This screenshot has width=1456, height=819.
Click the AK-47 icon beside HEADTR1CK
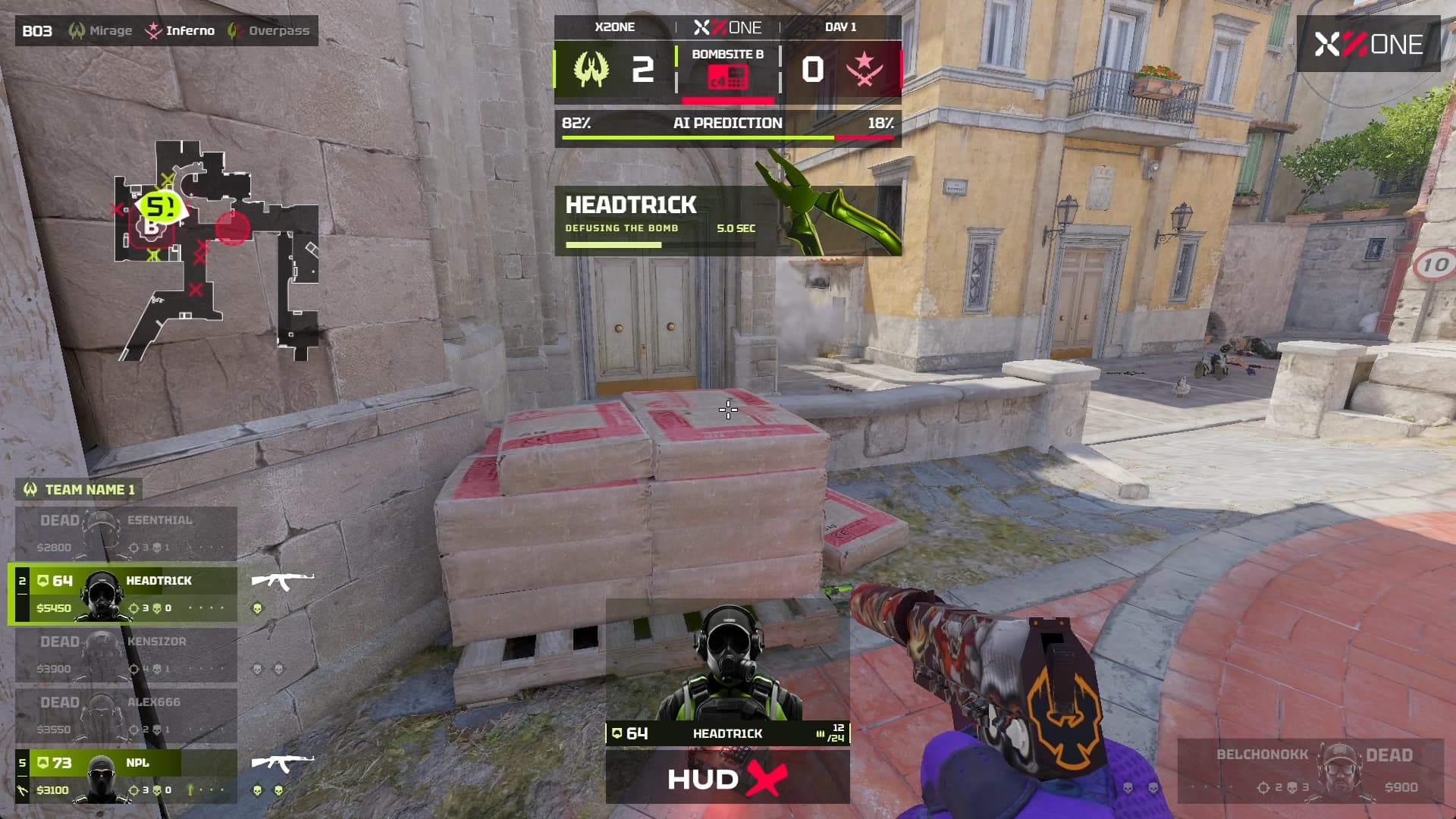(x=282, y=582)
